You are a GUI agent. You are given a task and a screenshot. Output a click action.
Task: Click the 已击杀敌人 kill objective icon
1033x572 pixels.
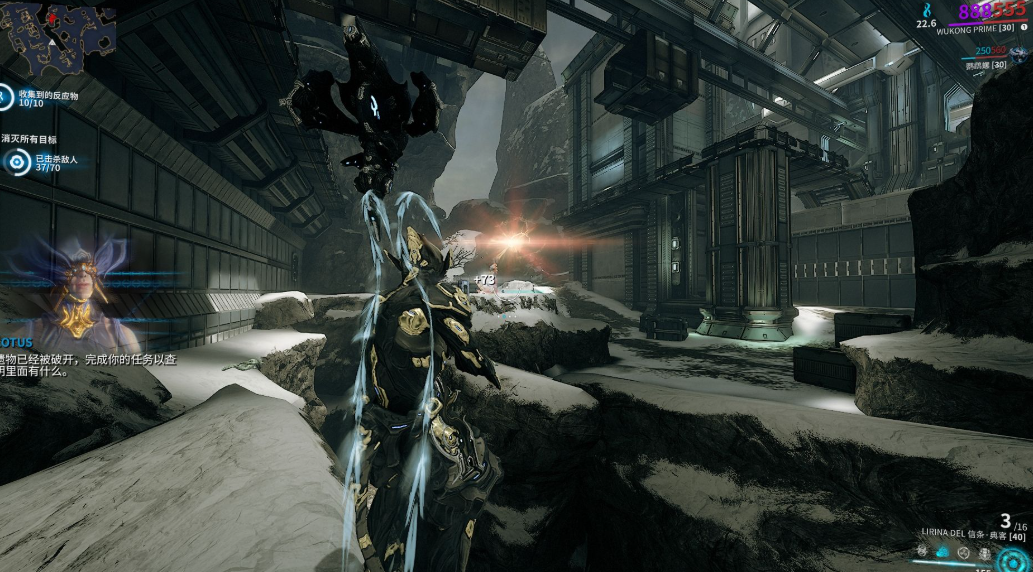click(x=17, y=164)
